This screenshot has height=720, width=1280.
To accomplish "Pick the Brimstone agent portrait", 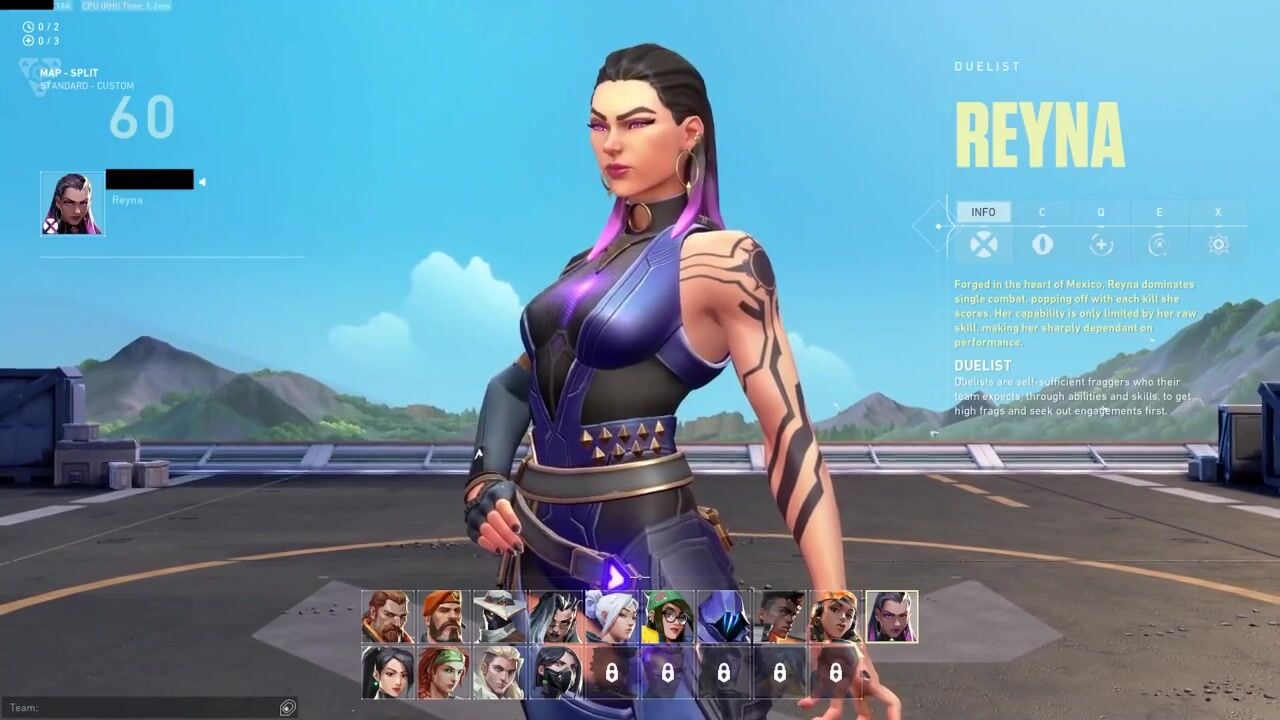I will (443, 617).
